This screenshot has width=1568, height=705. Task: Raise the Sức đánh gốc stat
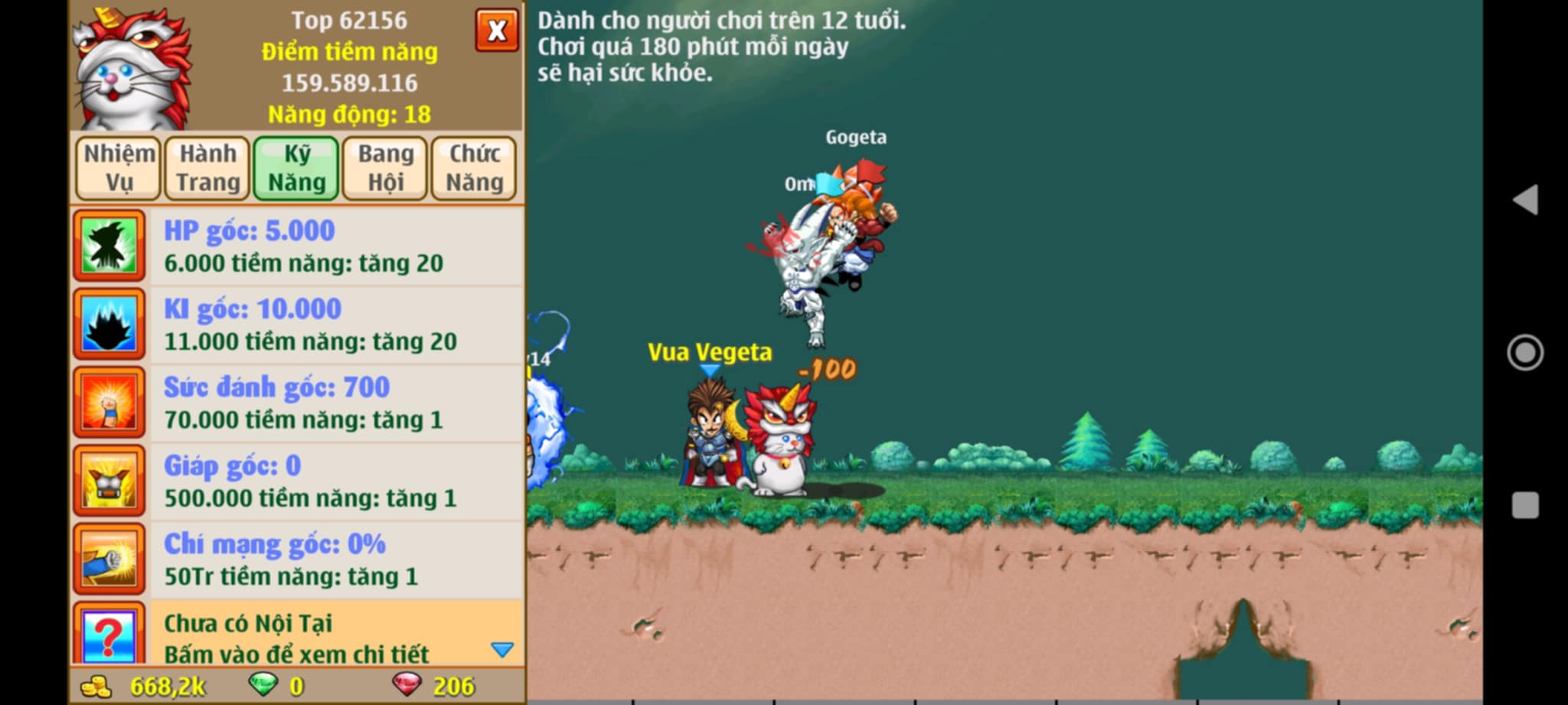[299, 403]
